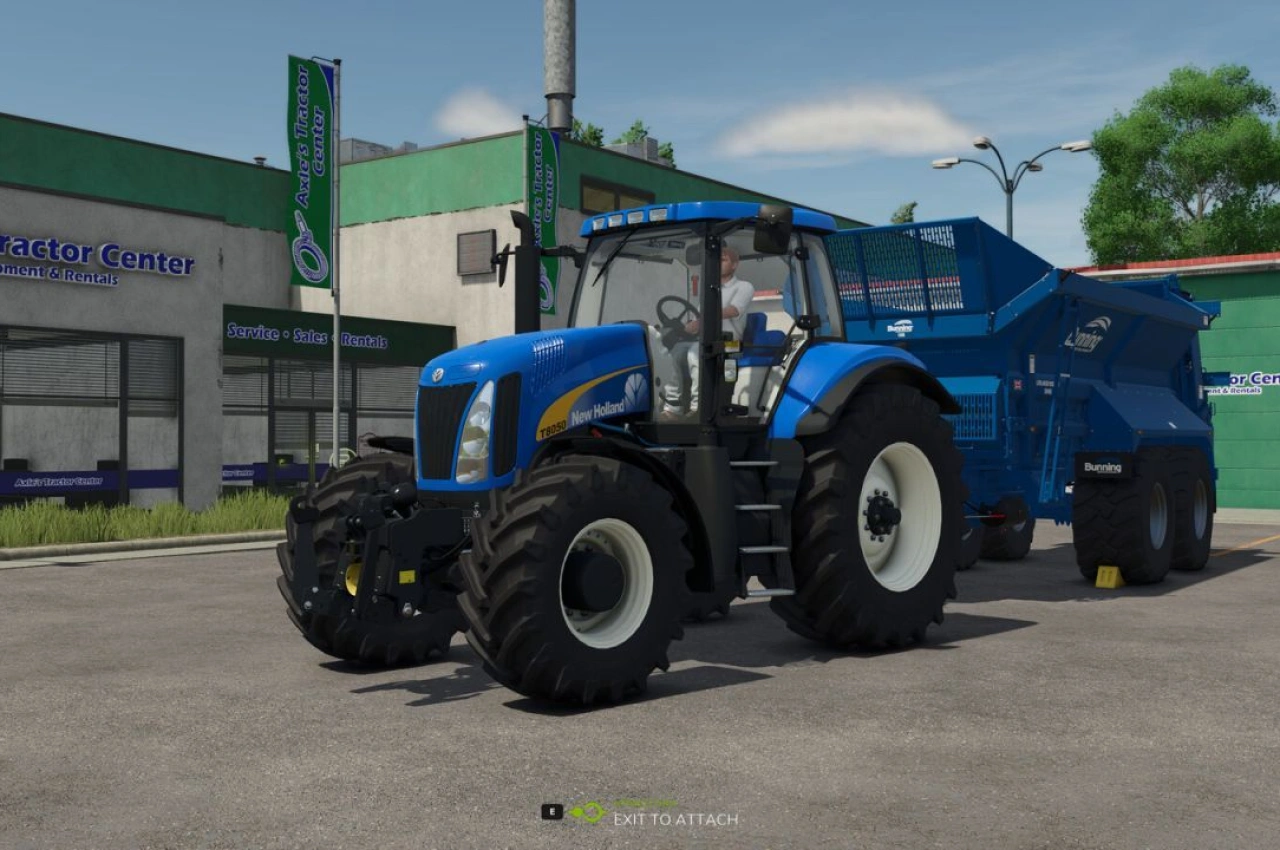The width and height of the screenshot is (1280, 850).
Task: Toggle the cab door open
Action: click(770, 350)
